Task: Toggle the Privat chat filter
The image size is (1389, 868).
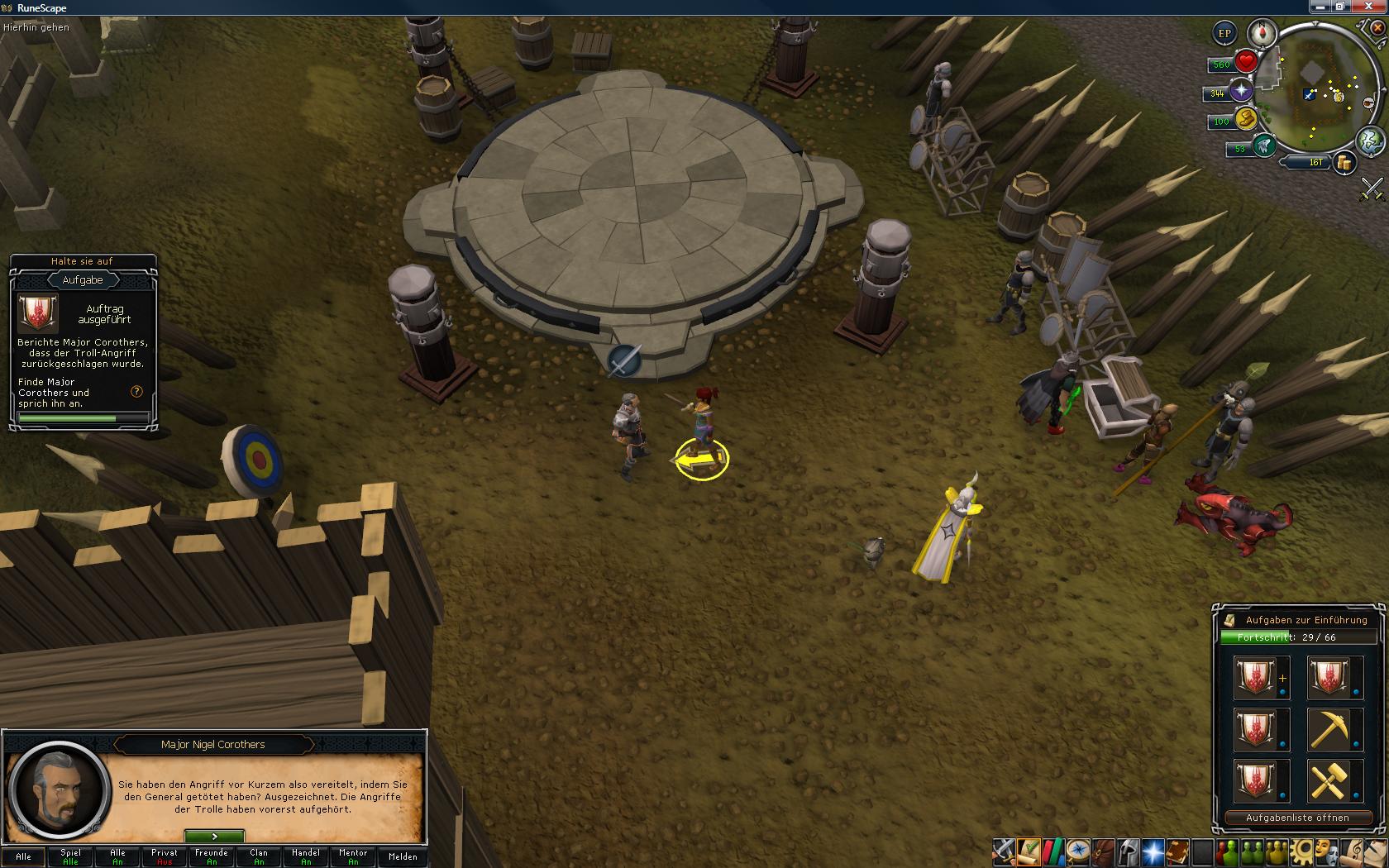Action: point(165,856)
